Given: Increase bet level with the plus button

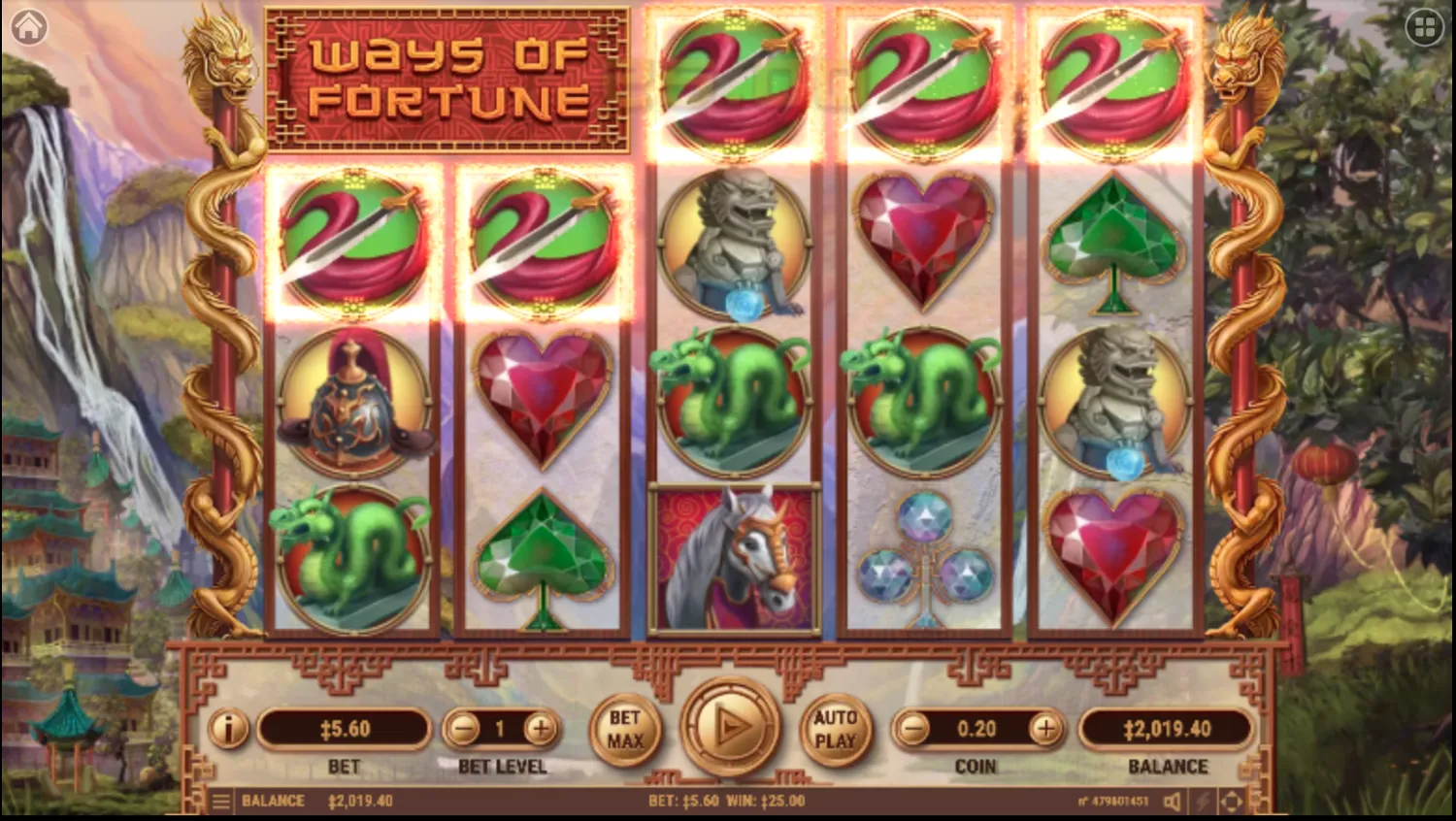Looking at the screenshot, I should click(540, 729).
